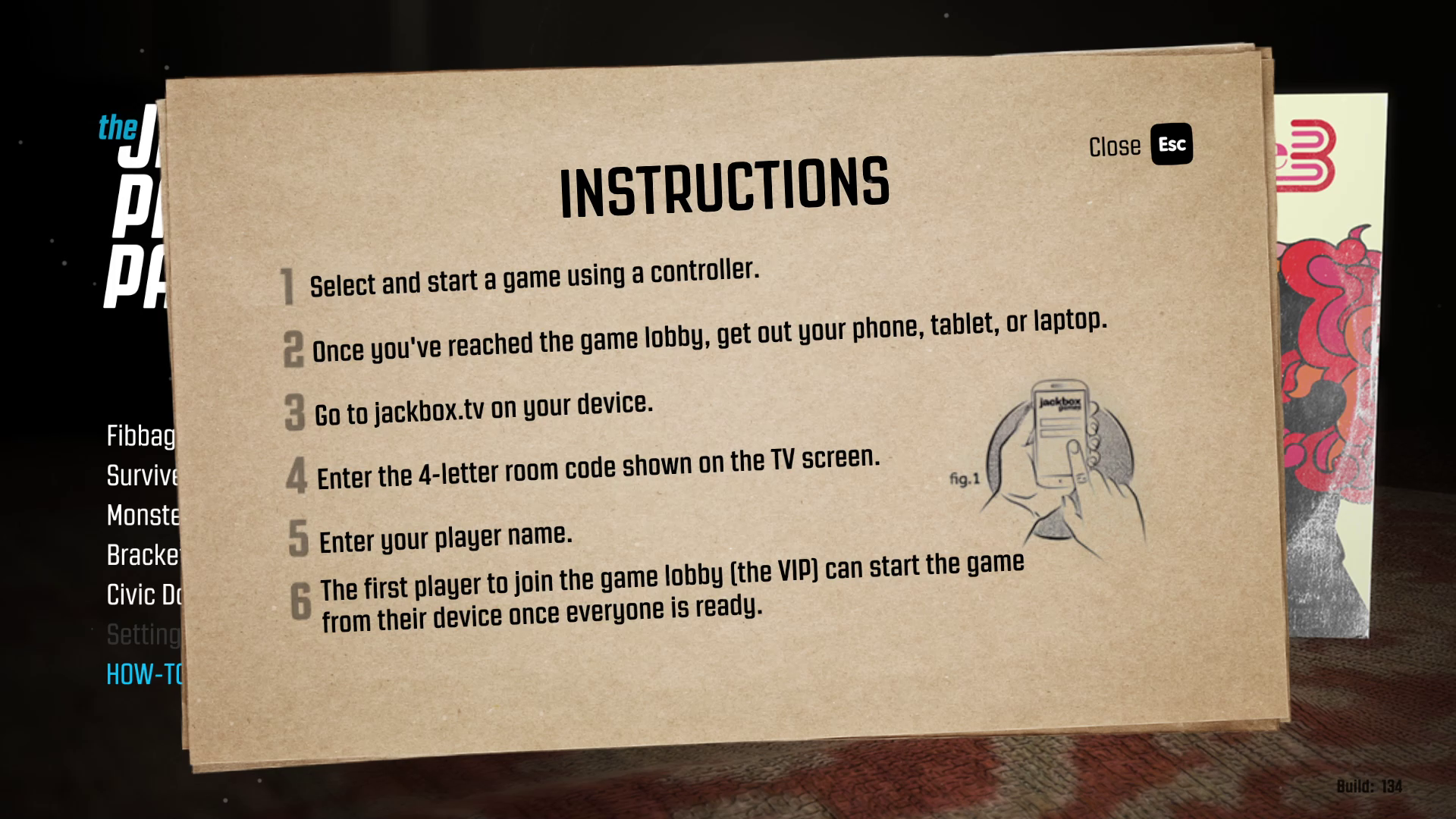Select the Fibbage menu entry

click(x=141, y=436)
